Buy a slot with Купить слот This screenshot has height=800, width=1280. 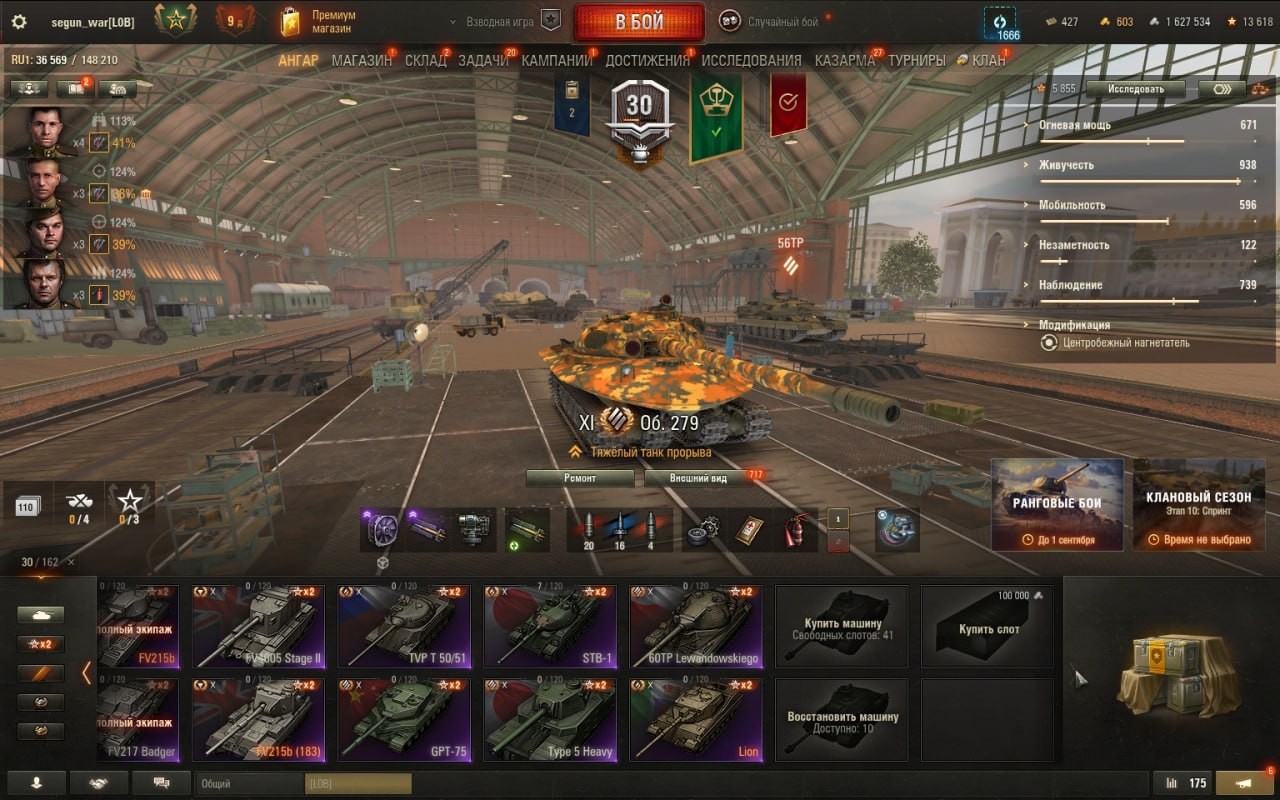[988, 627]
